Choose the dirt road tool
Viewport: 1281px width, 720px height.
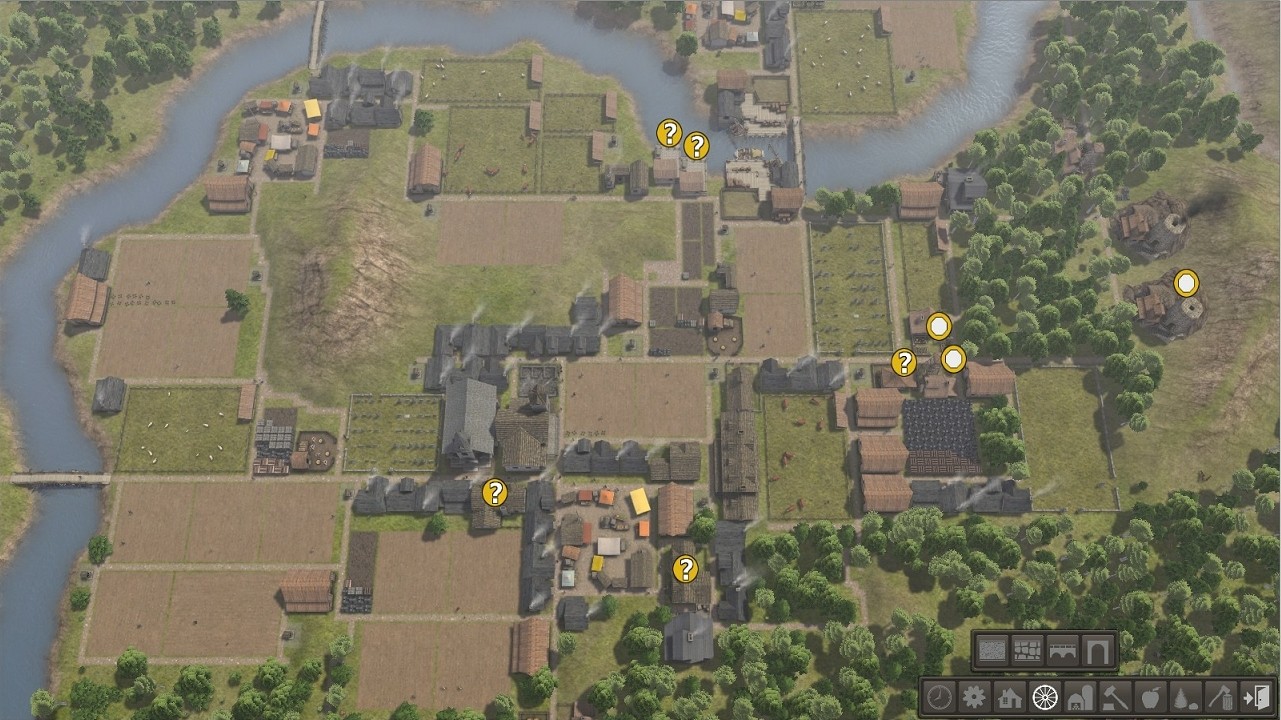tap(992, 651)
